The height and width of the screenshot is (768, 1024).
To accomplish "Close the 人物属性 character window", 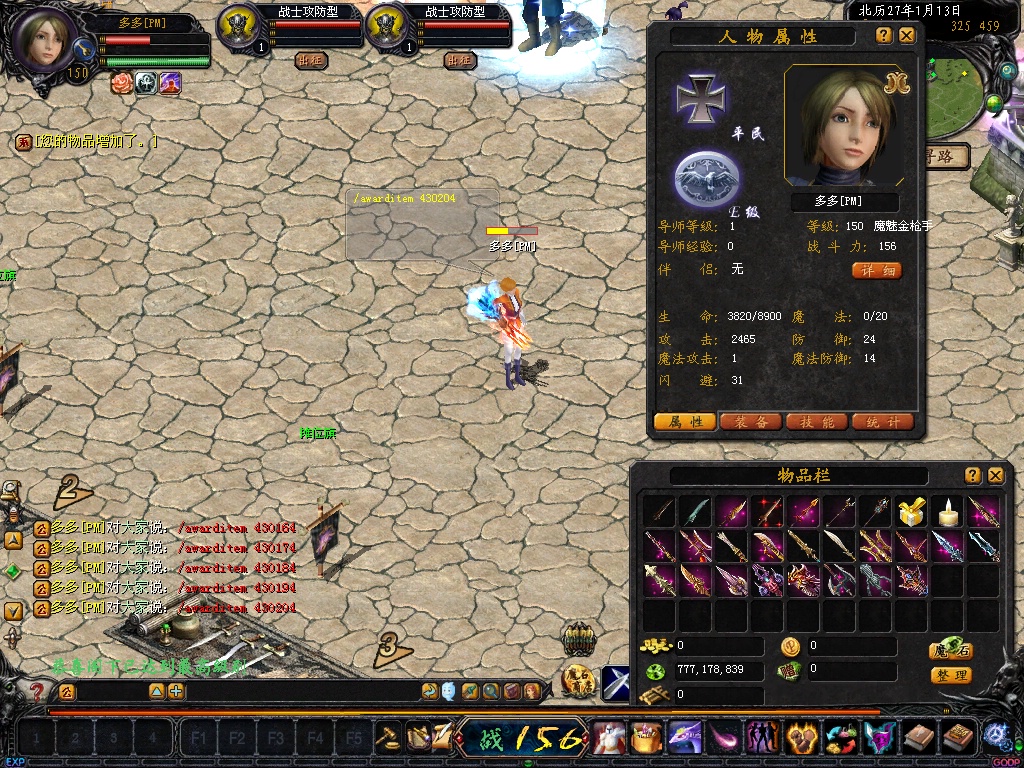I will 907,35.
